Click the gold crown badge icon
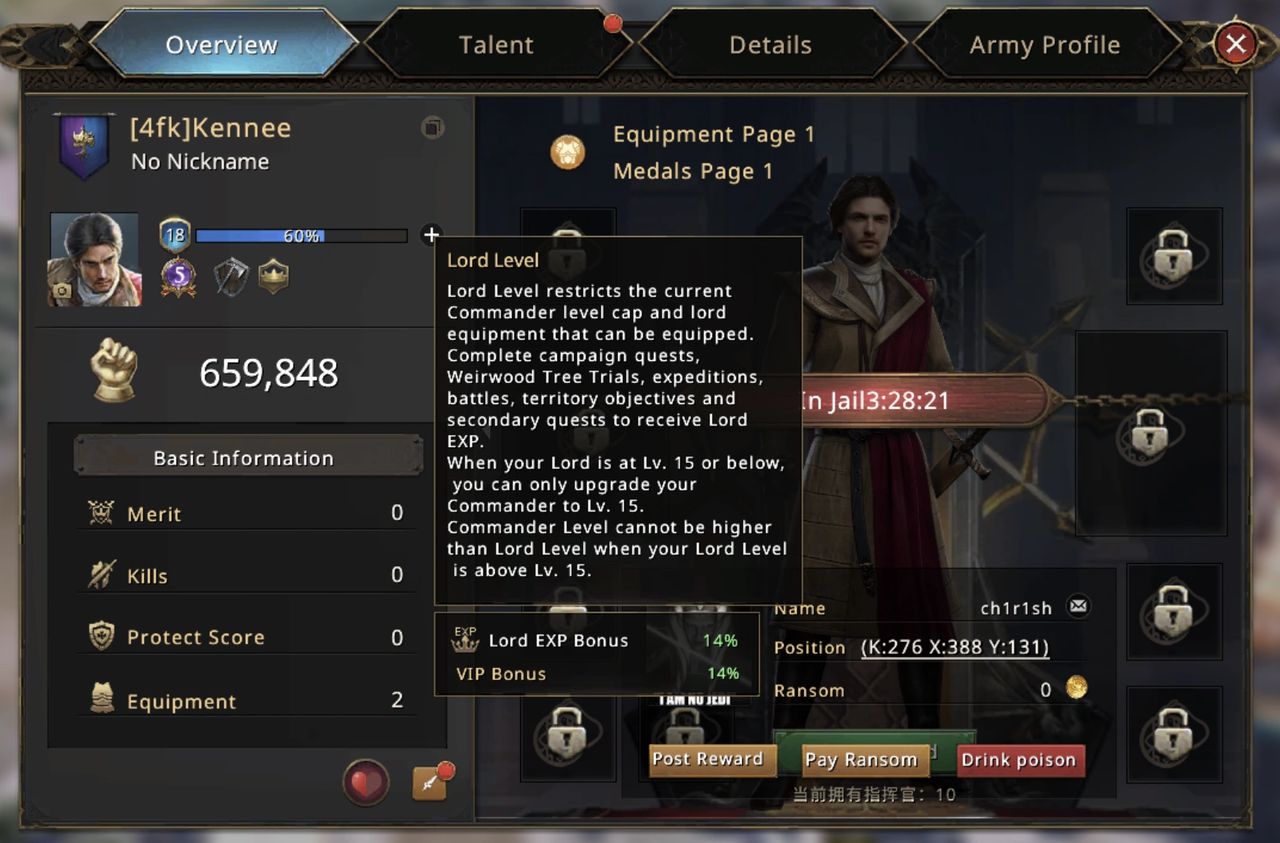This screenshot has height=843, width=1280. click(x=273, y=276)
